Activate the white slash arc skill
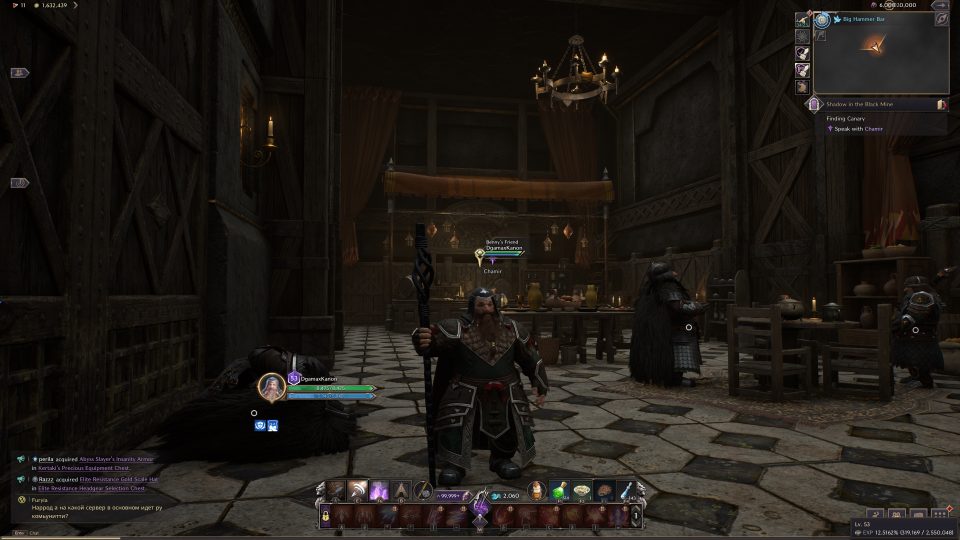960x540 pixels. pos(358,491)
